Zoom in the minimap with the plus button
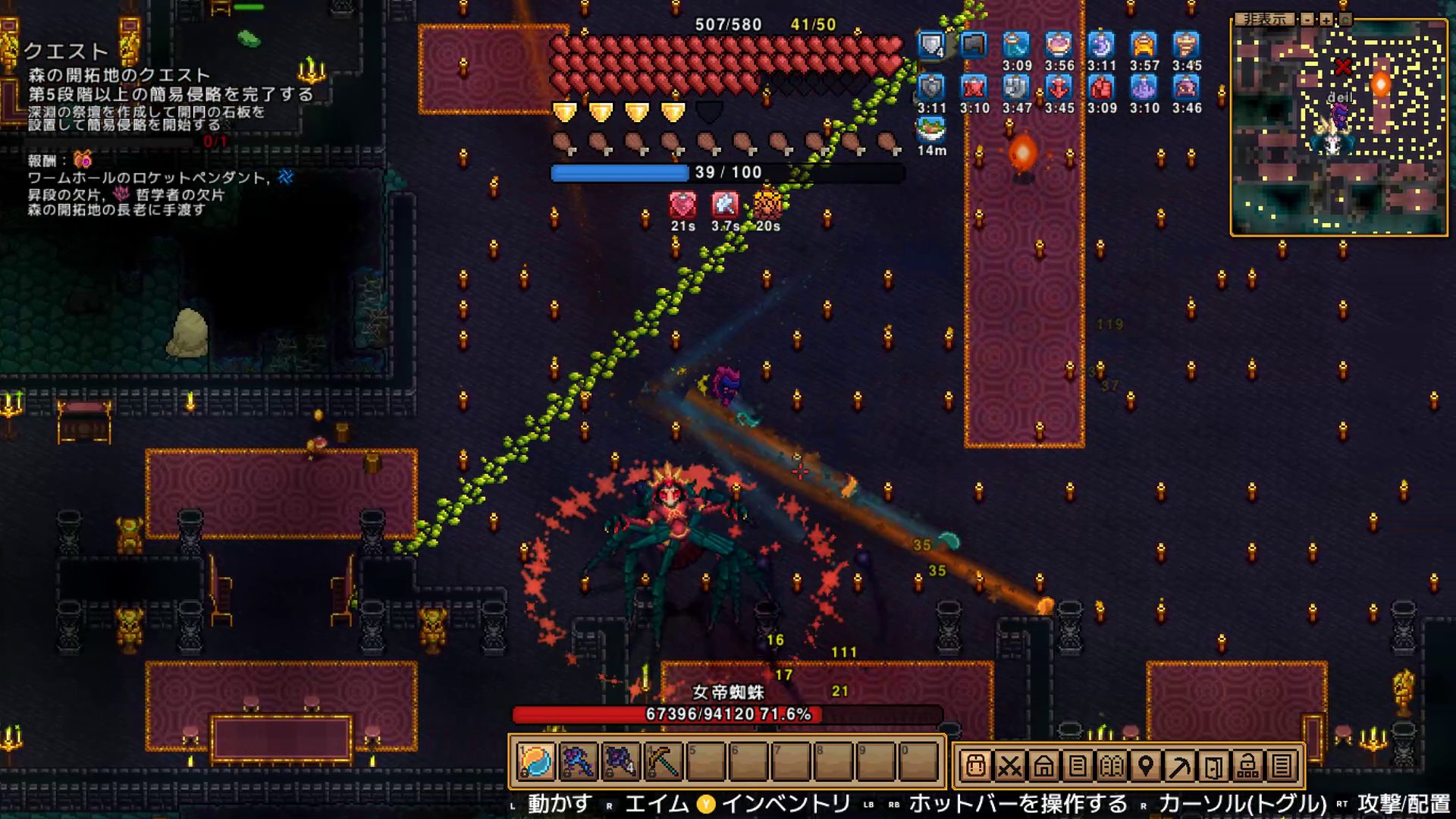 coord(1326,20)
